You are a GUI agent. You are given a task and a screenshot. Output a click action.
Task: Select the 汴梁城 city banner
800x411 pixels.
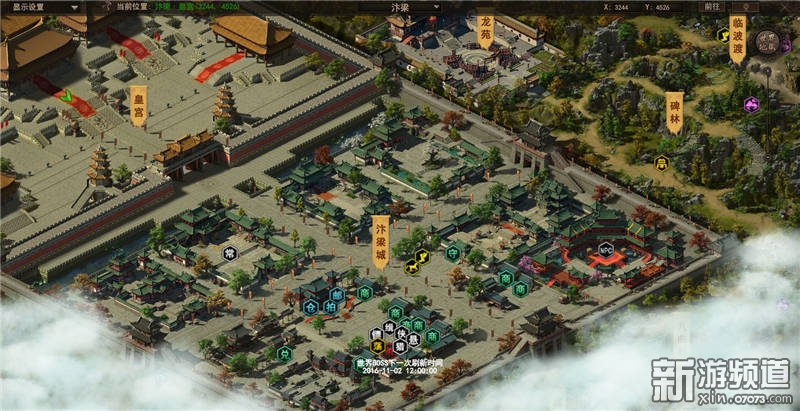point(380,239)
